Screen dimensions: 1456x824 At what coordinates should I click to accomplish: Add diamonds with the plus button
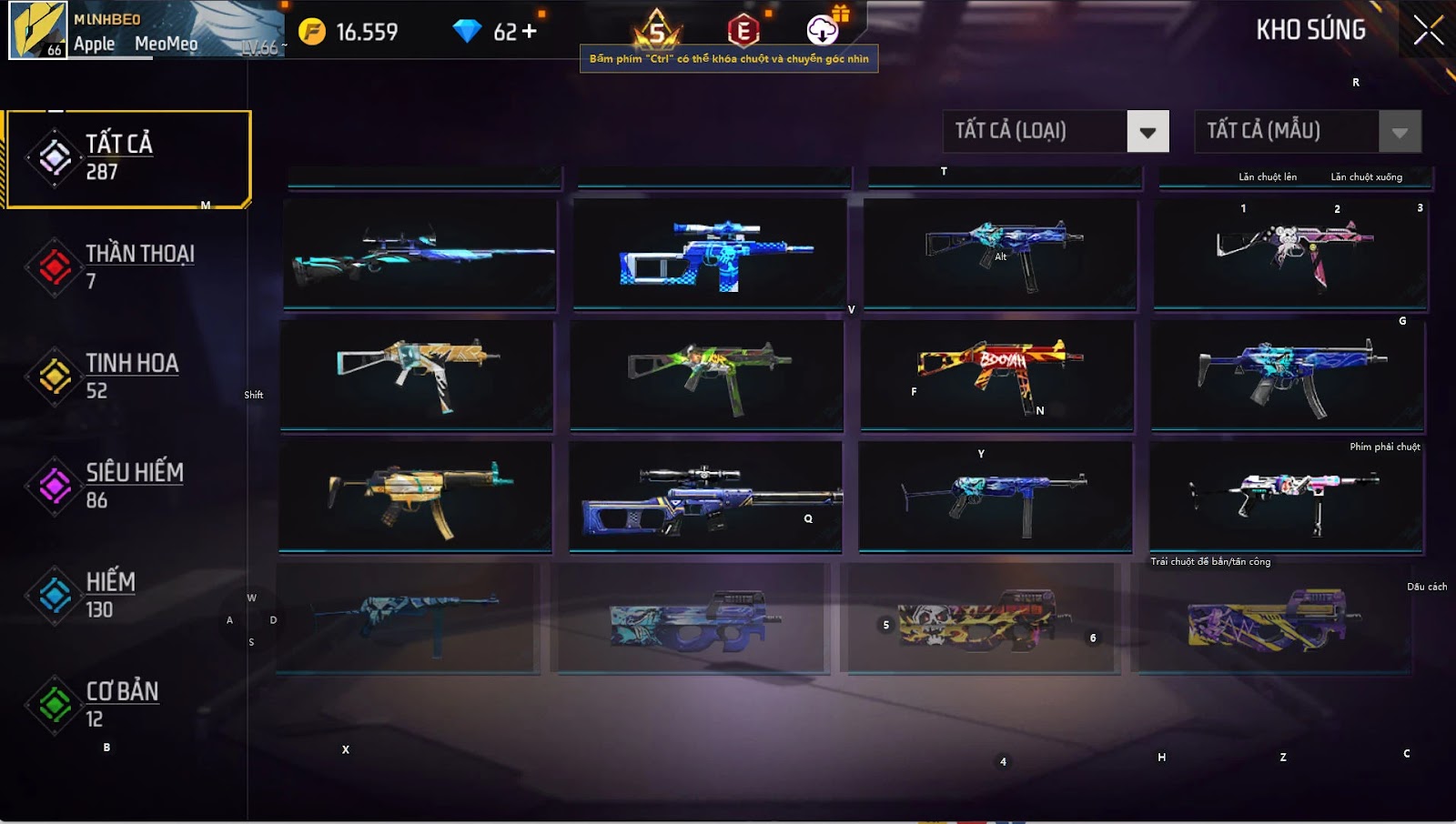pyautogui.click(x=529, y=32)
